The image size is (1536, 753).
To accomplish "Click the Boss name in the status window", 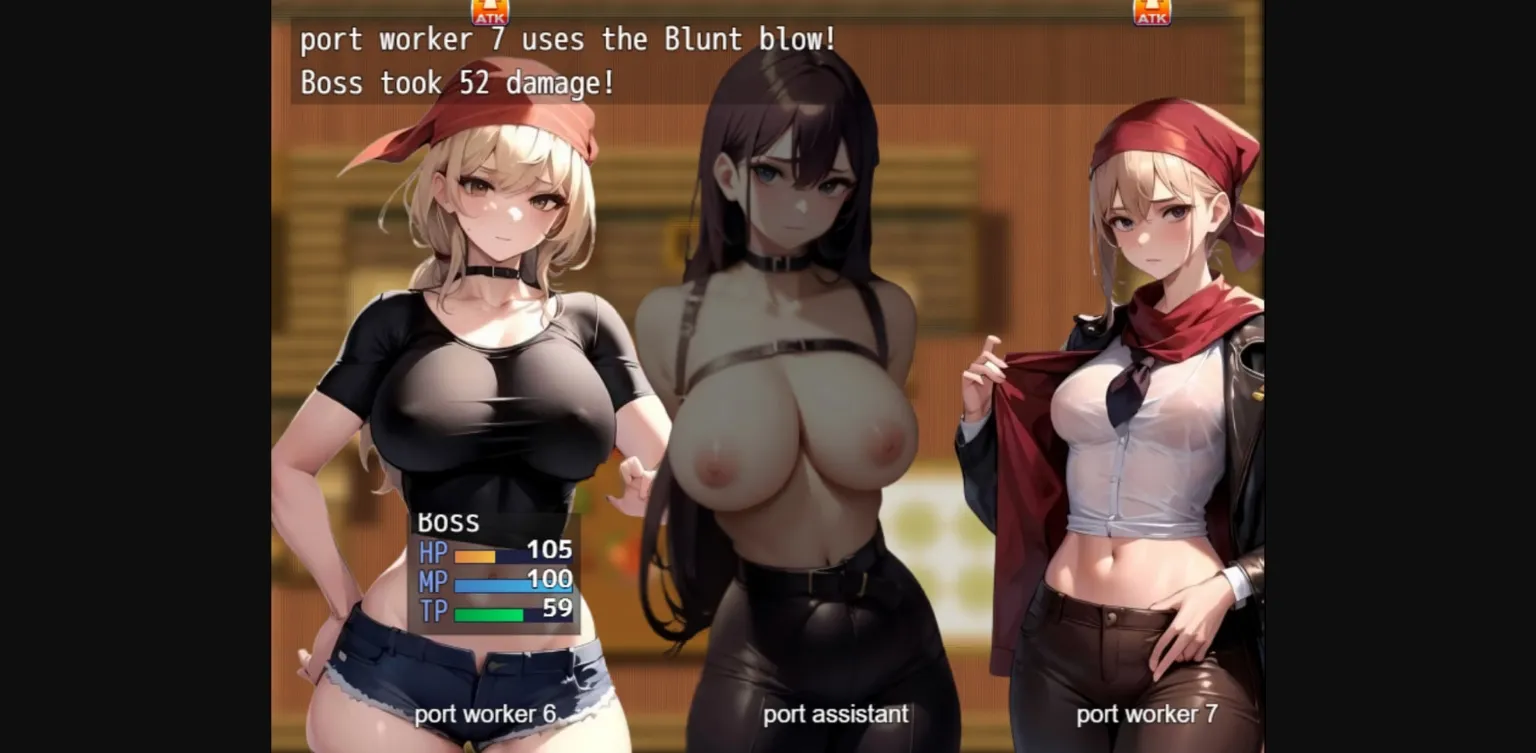I will [447, 521].
